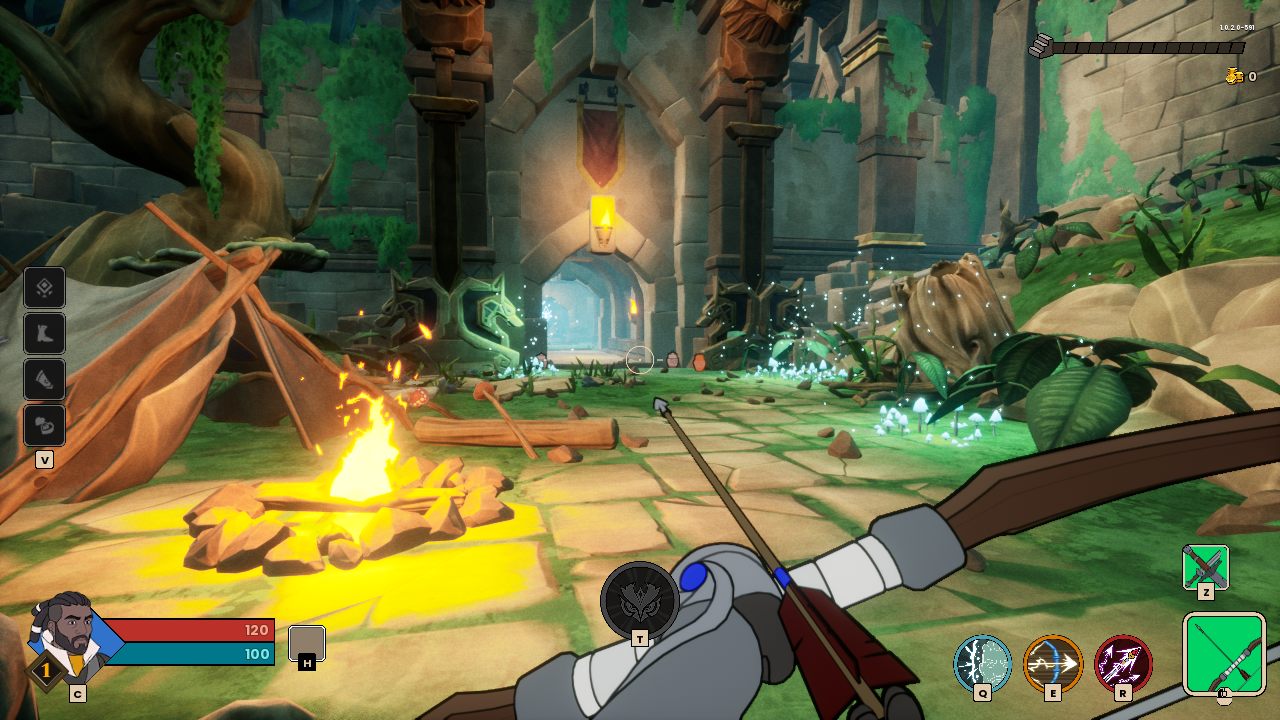Image resolution: width=1280 pixels, height=720 pixels.
Task: Click the diamond gem equipment slot
Action: [x=45, y=288]
